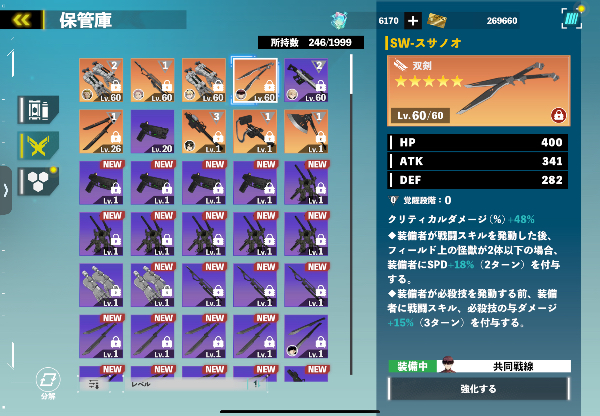
Task: Switch to the yellow wings category tab
Action: point(38,146)
